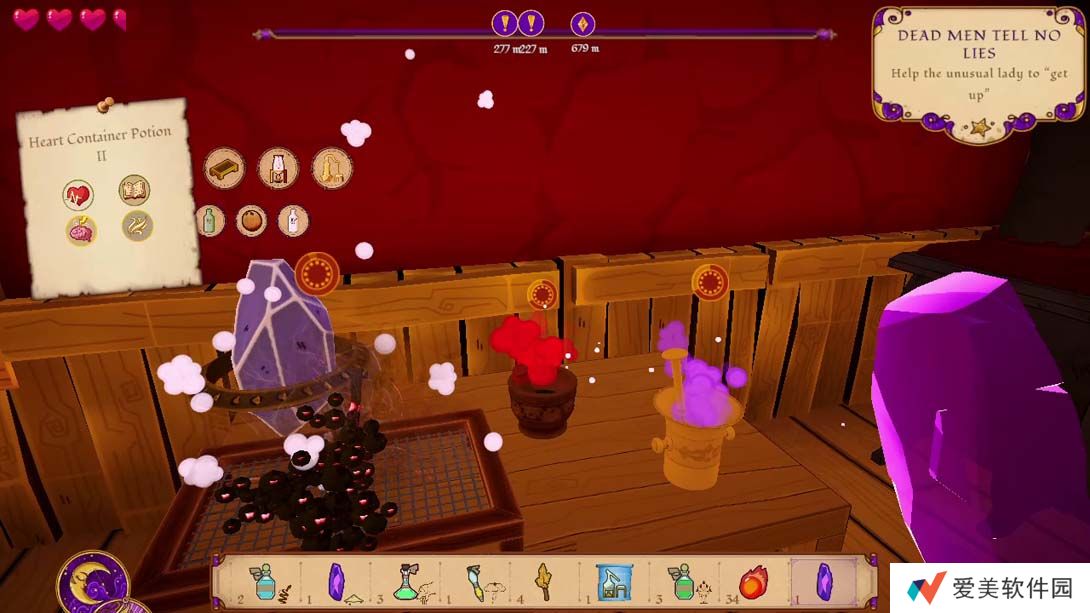Select the highlighted purple crystal slot
Image resolution: width=1090 pixels, height=613 pixels.
point(824,581)
